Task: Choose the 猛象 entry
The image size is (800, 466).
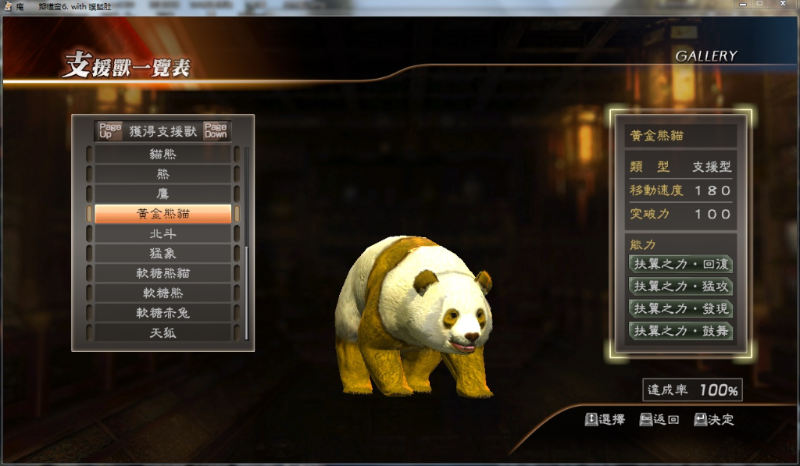Action: click(163, 253)
